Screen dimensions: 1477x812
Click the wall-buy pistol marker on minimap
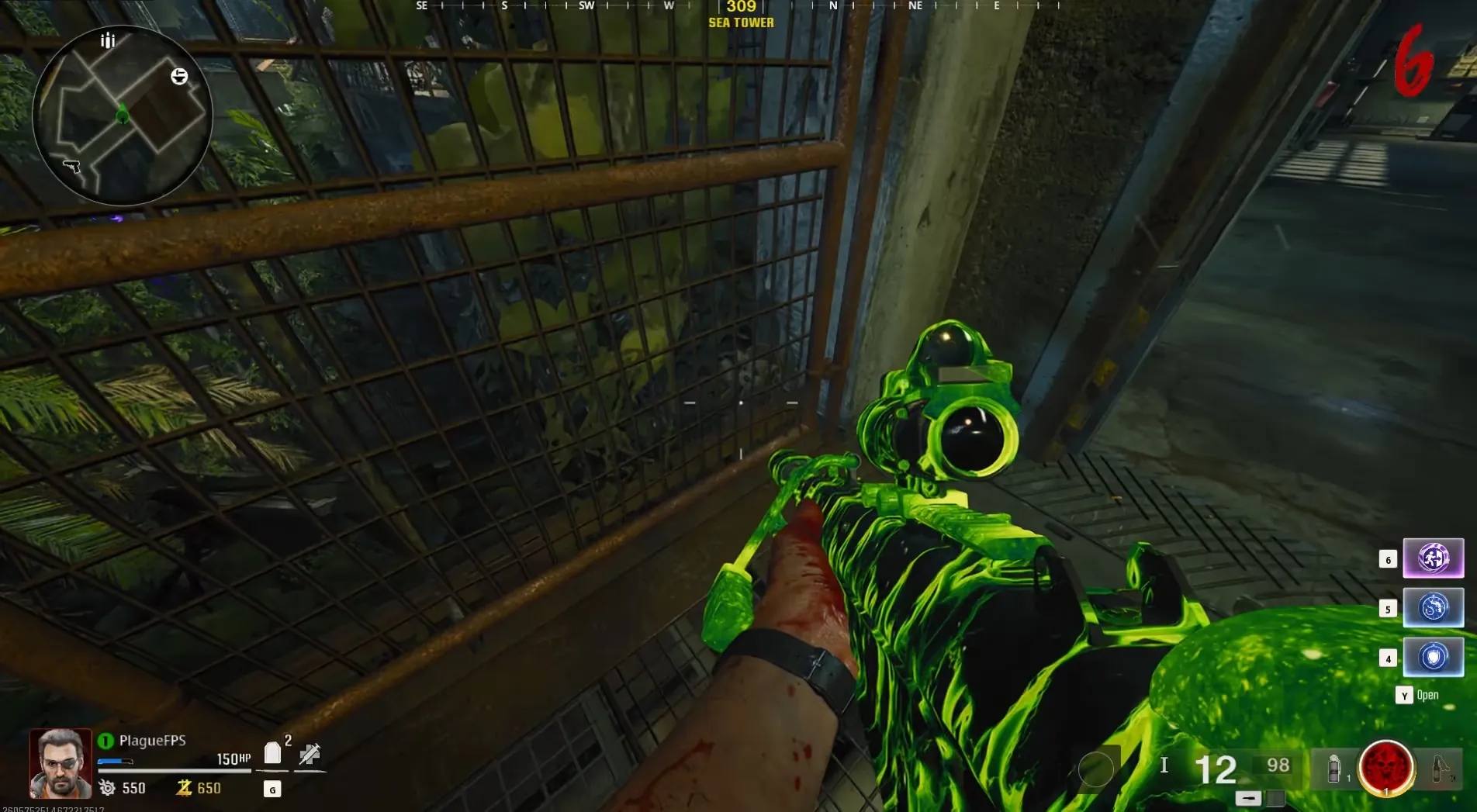click(71, 165)
